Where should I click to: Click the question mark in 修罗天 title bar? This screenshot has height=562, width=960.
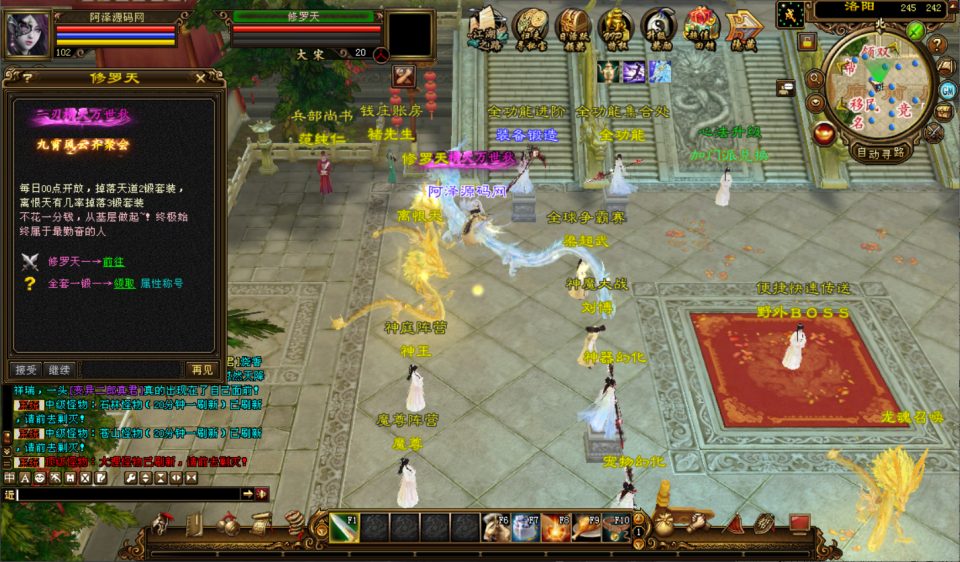[26, 77]
